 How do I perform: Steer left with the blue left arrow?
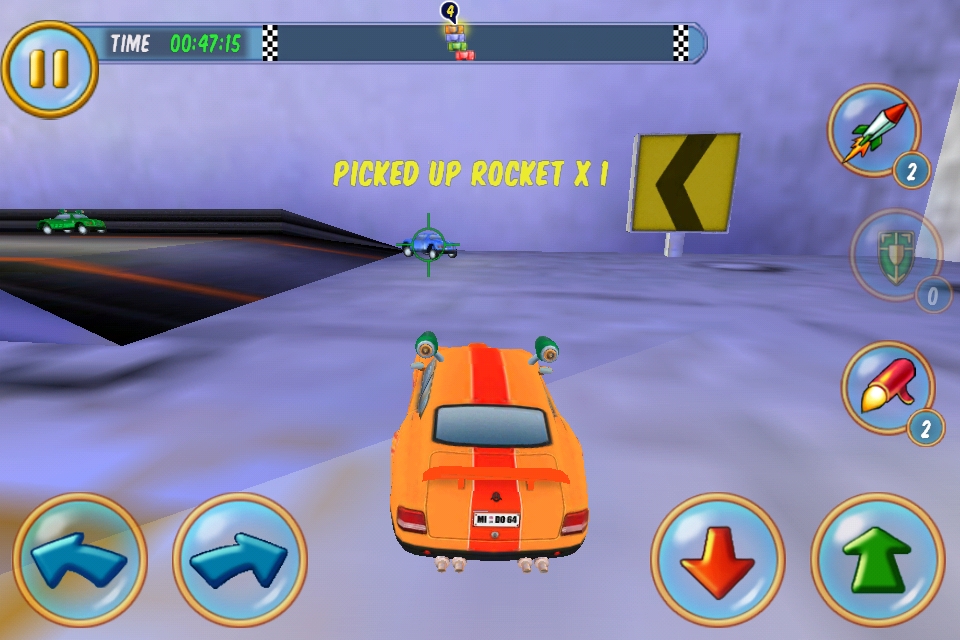(79, 560)
